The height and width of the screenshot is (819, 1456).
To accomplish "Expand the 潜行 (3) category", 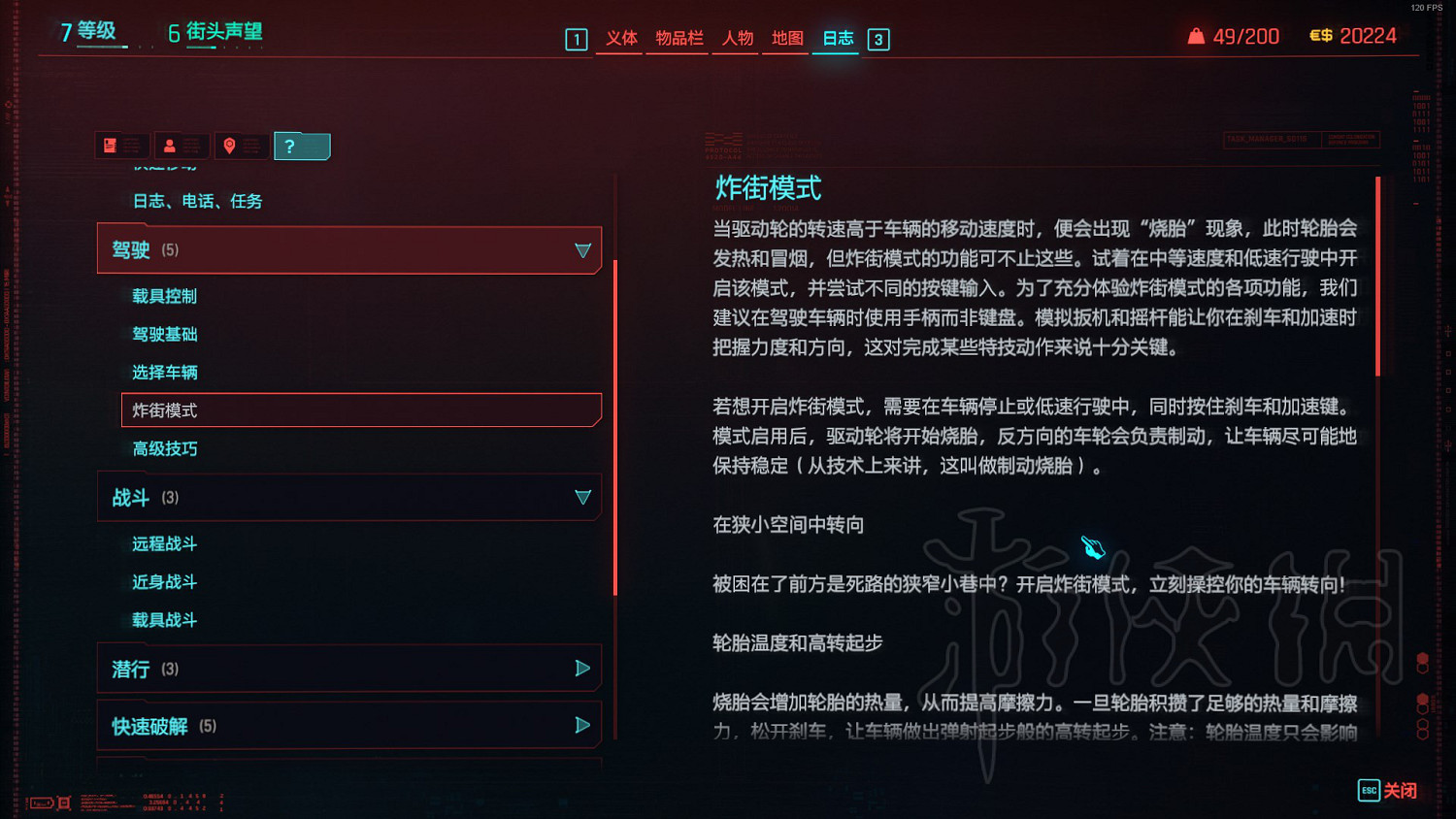I will (583, 668).
